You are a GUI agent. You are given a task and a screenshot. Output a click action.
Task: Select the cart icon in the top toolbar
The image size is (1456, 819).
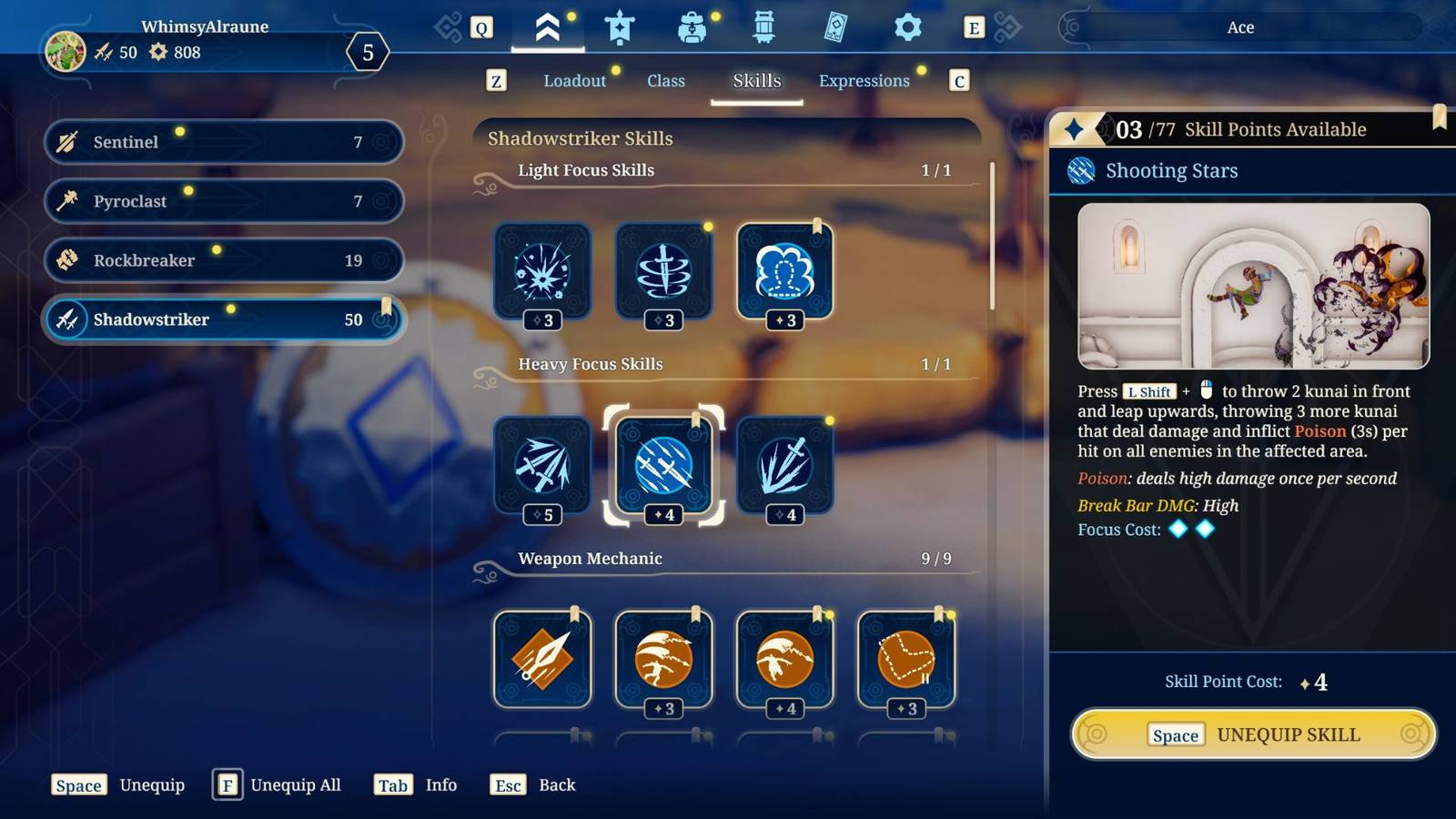(763, 27)
